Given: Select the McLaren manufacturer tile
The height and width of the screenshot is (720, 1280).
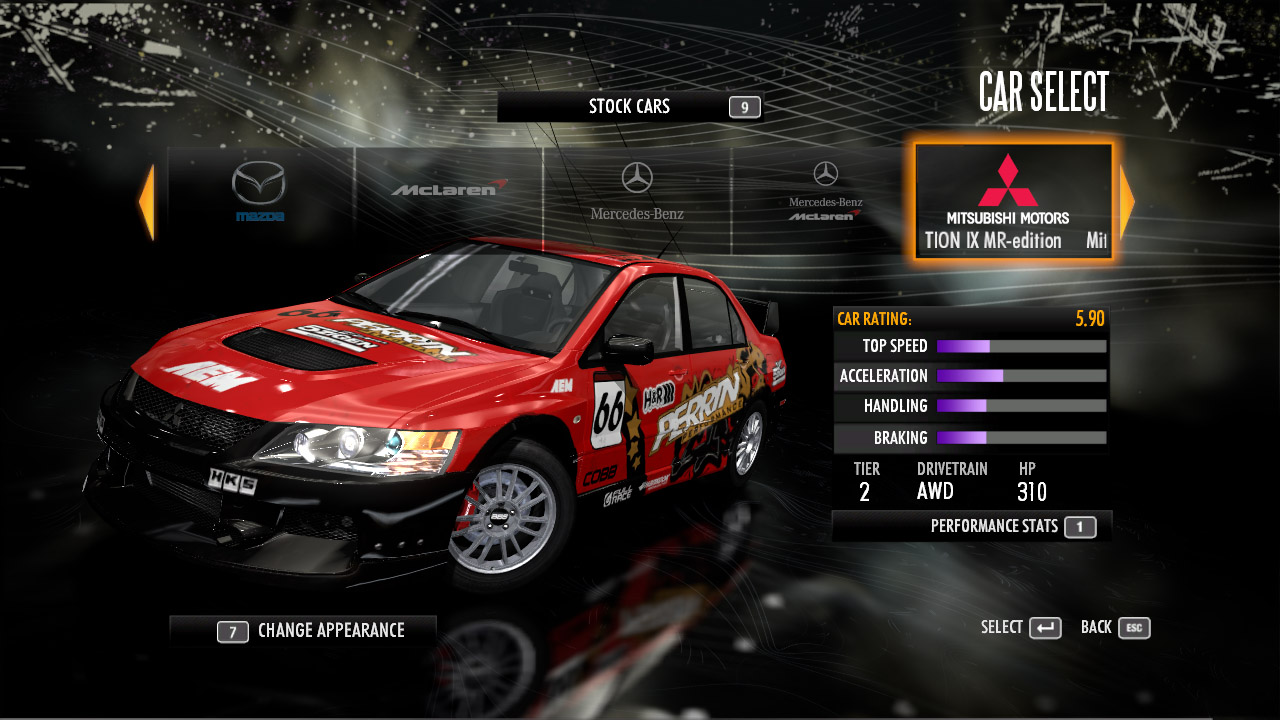Looking at the screenshot, I should (x=449, y=190).
